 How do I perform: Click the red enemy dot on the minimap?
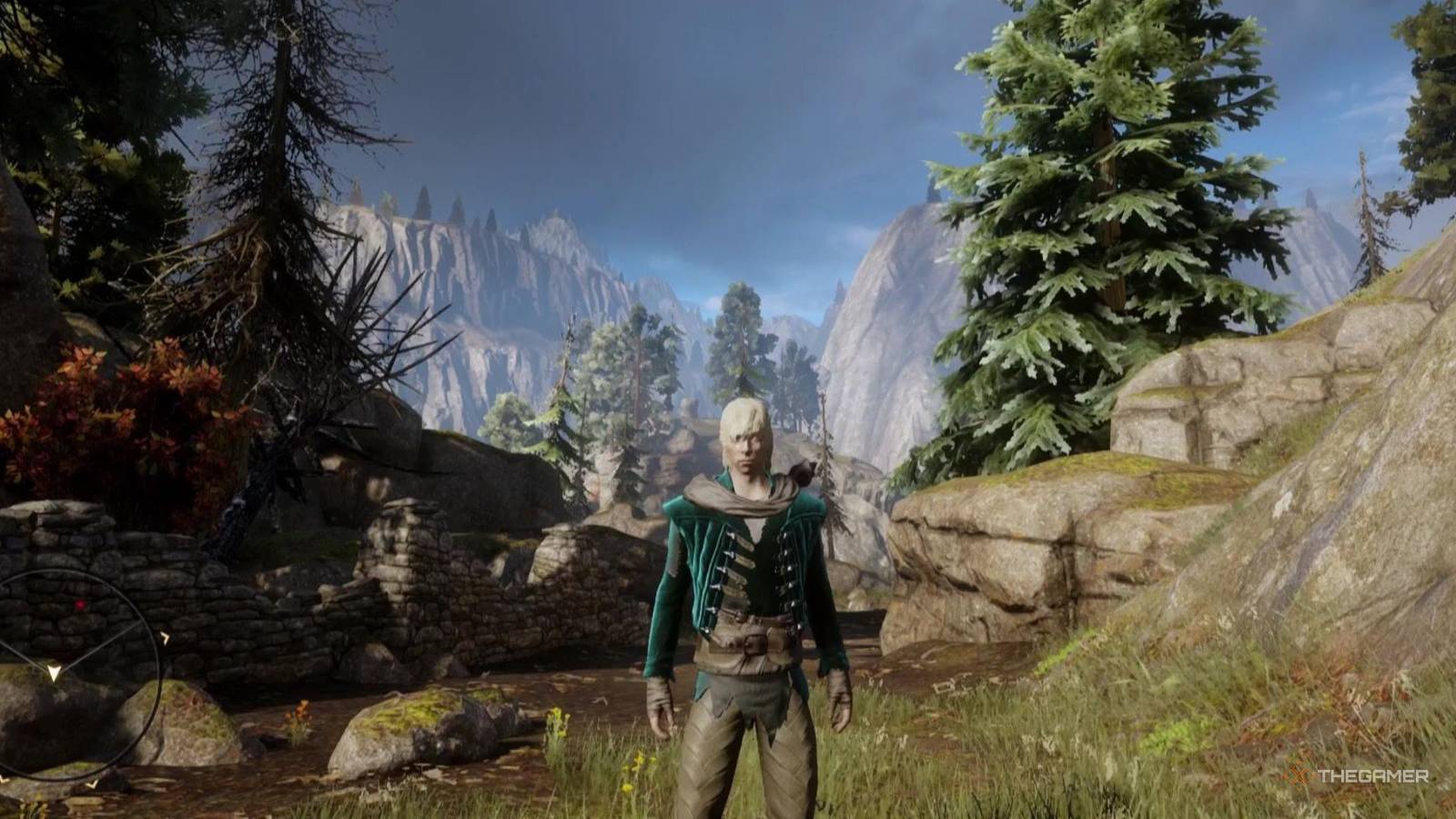click(80, 604)
